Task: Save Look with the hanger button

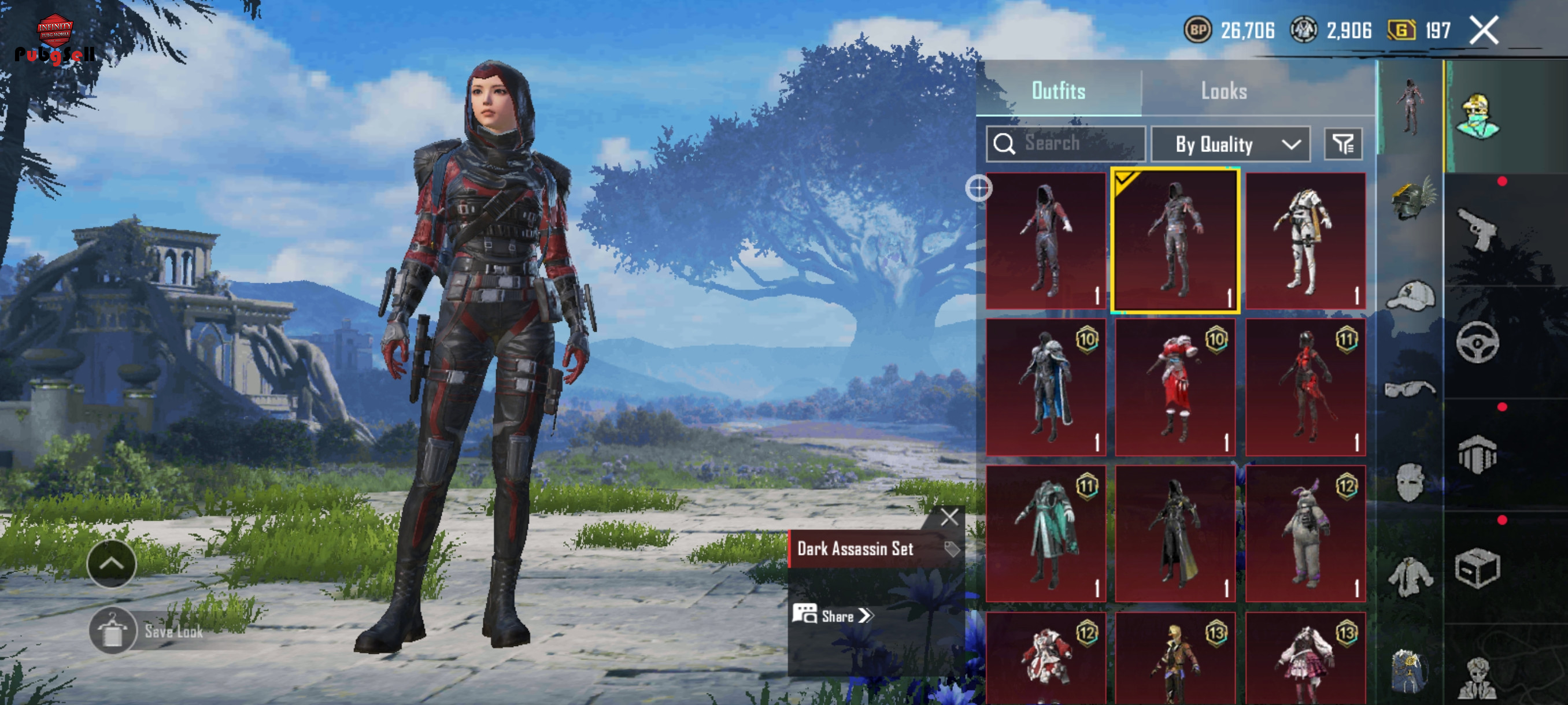Action: (x=112, y=630)
